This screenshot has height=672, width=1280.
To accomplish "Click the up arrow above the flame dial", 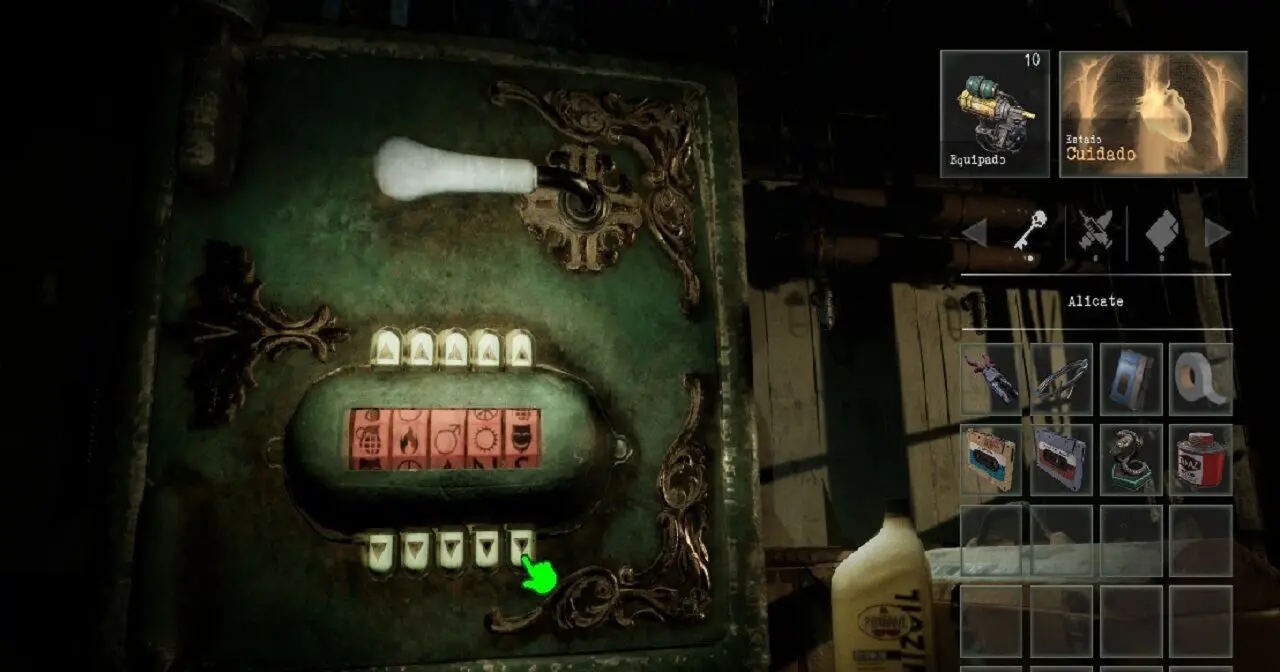I will click(420, 348).
